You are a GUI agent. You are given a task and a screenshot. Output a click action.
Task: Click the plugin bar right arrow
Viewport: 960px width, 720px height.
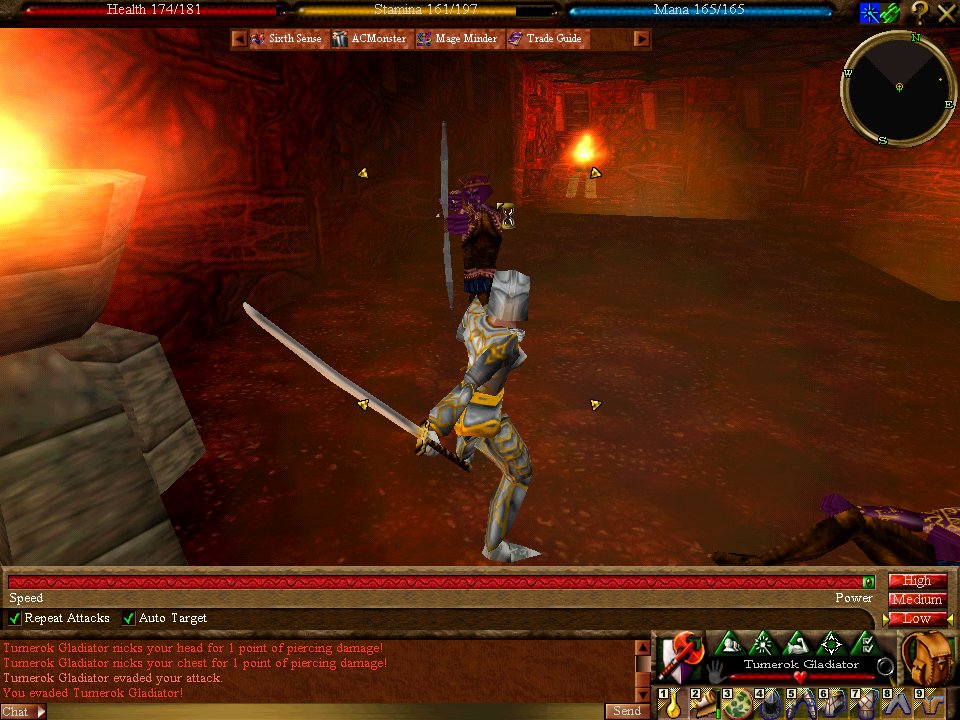pyautogui.click(x=642, y=39)
